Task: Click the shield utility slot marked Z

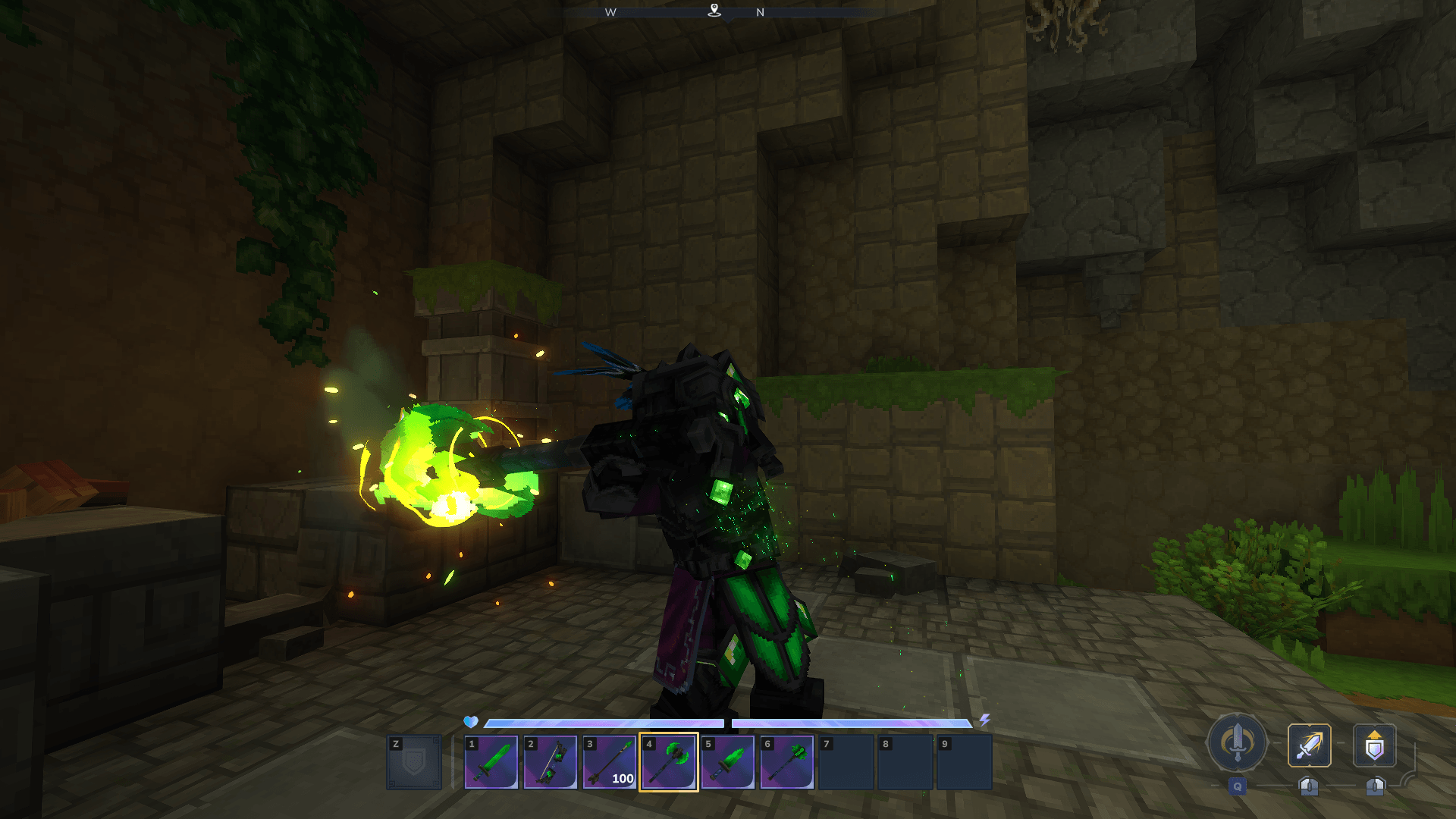Action: click(414, 762)
